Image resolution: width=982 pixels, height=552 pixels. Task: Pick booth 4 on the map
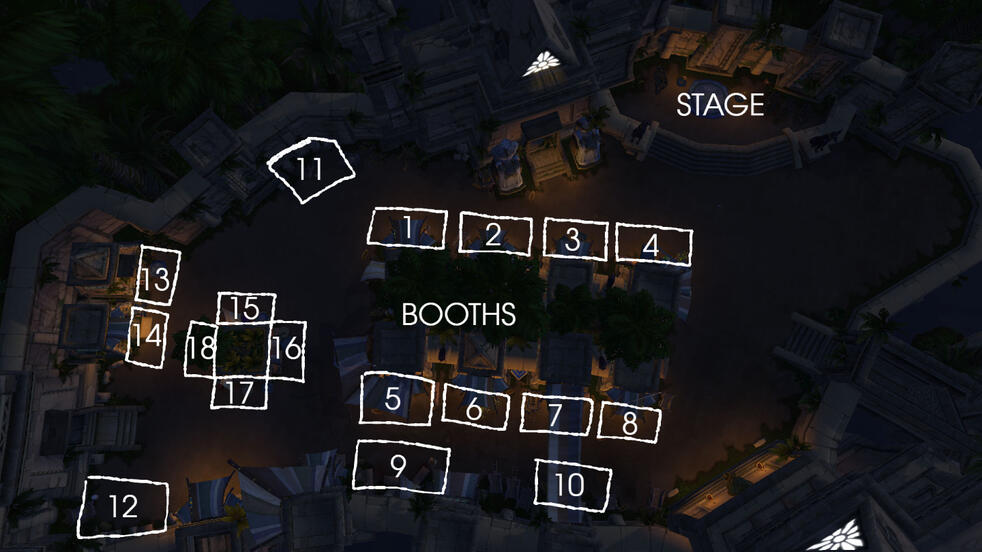[653, 244]
